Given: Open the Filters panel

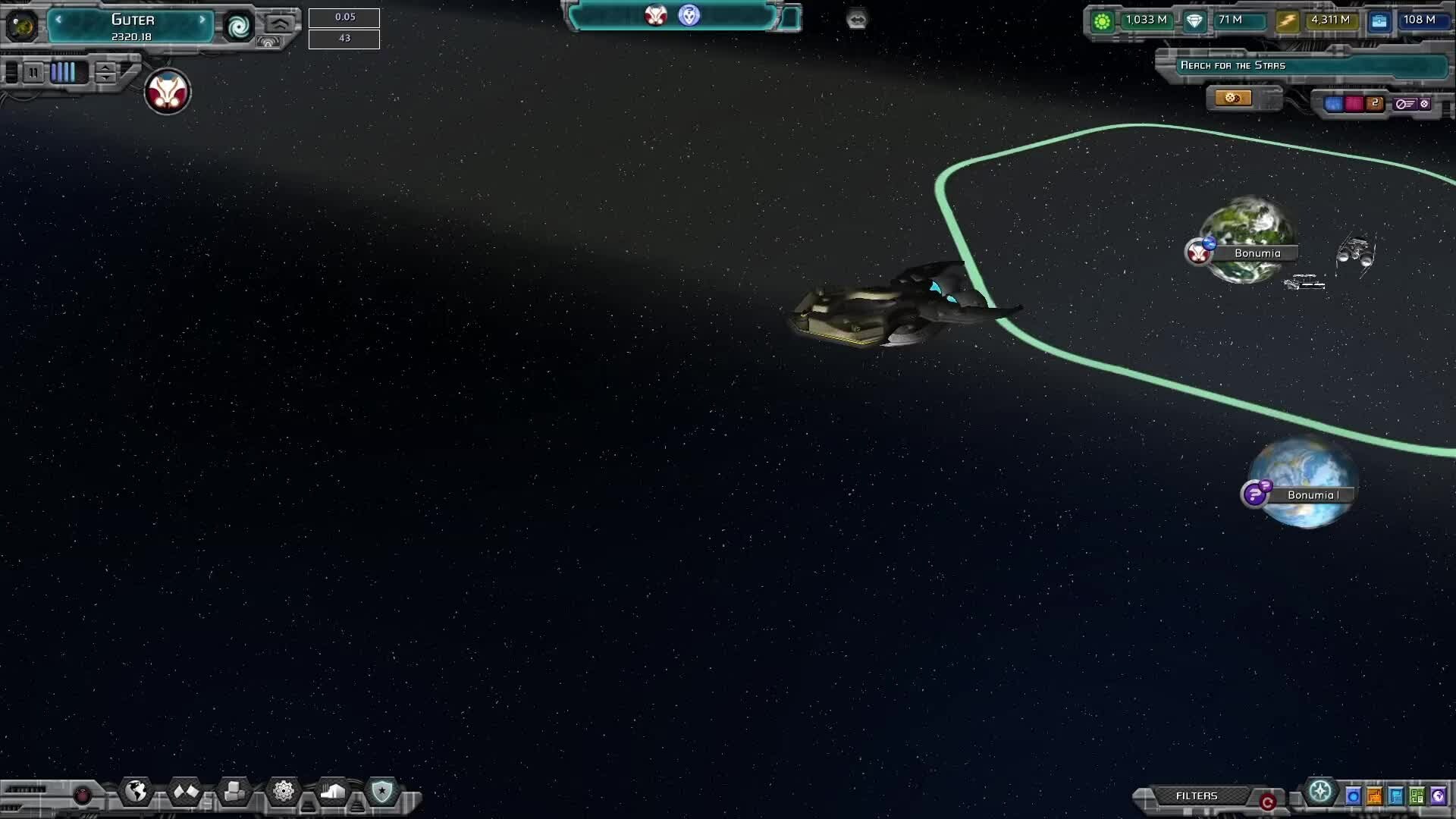Looking at the screenshot, I should coord(1196,795).
